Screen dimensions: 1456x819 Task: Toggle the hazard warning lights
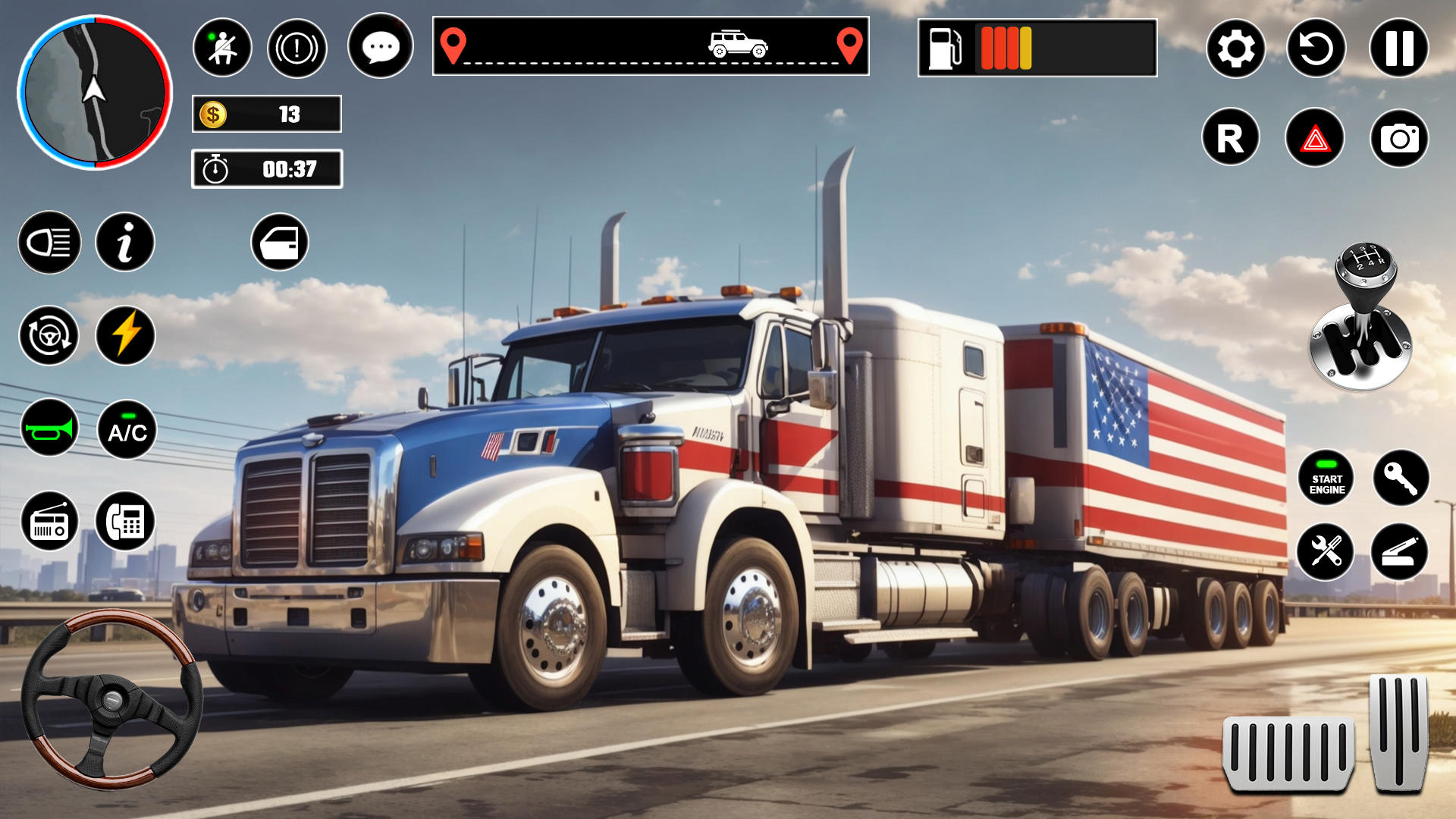(x=1315, y=138)
